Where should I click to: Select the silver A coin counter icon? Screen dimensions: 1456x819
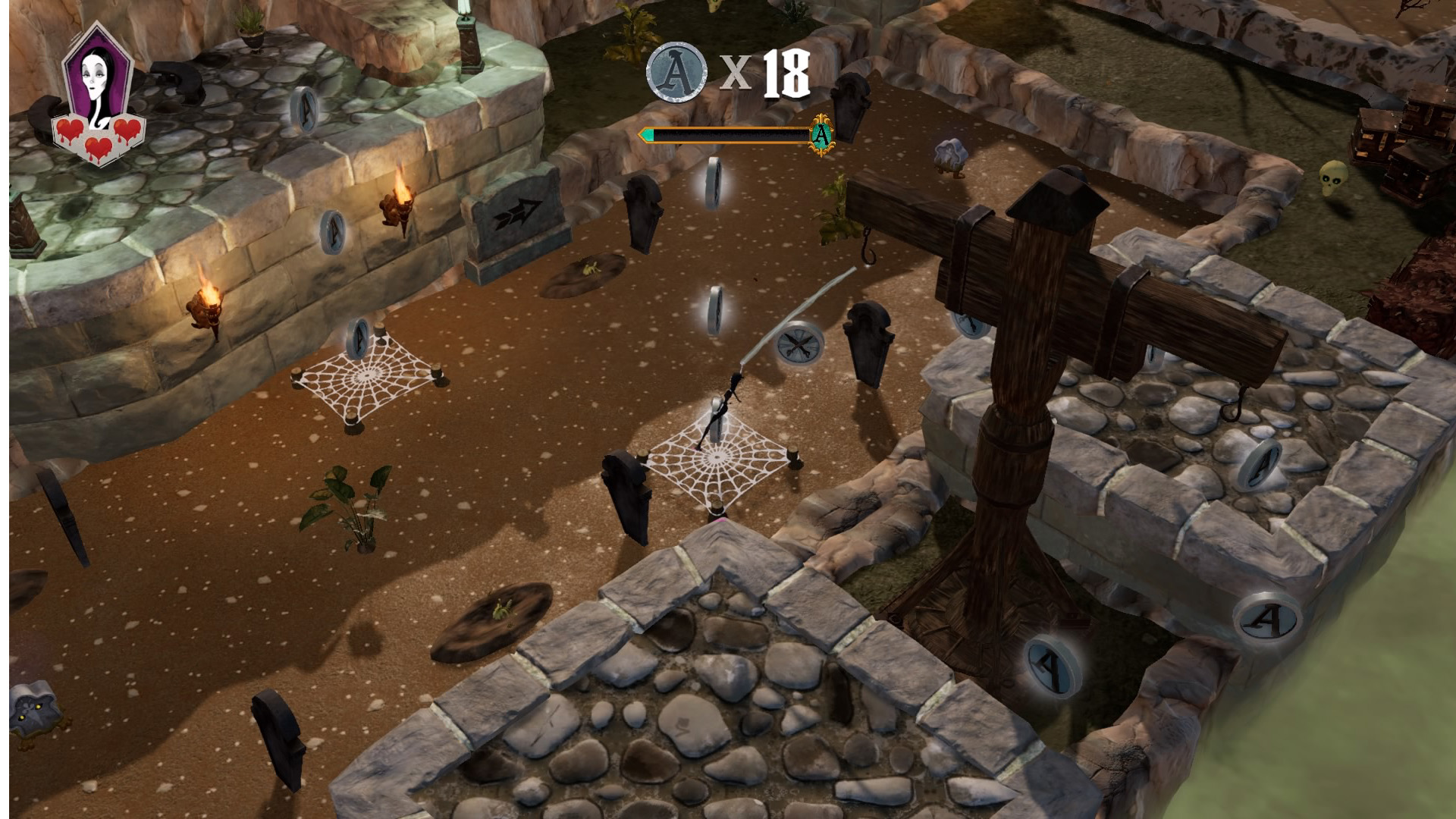coord(676,72)
